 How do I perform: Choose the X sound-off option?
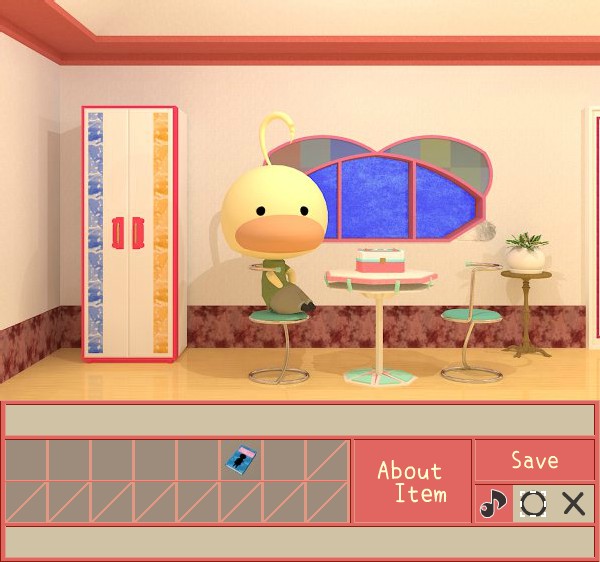(x=574, y=503)
